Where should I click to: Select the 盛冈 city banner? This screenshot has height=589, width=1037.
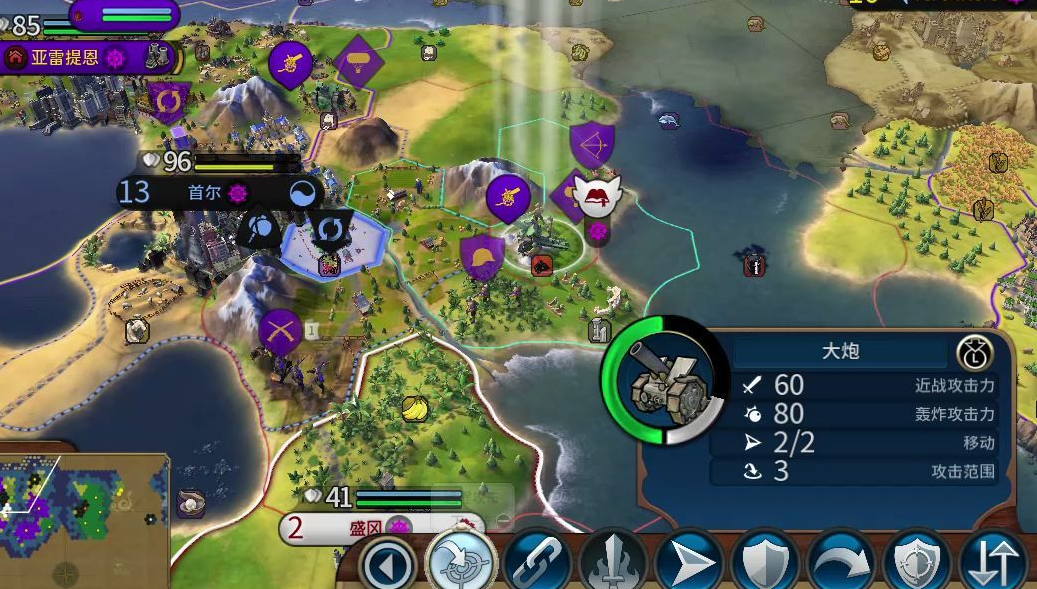(365, 527)
